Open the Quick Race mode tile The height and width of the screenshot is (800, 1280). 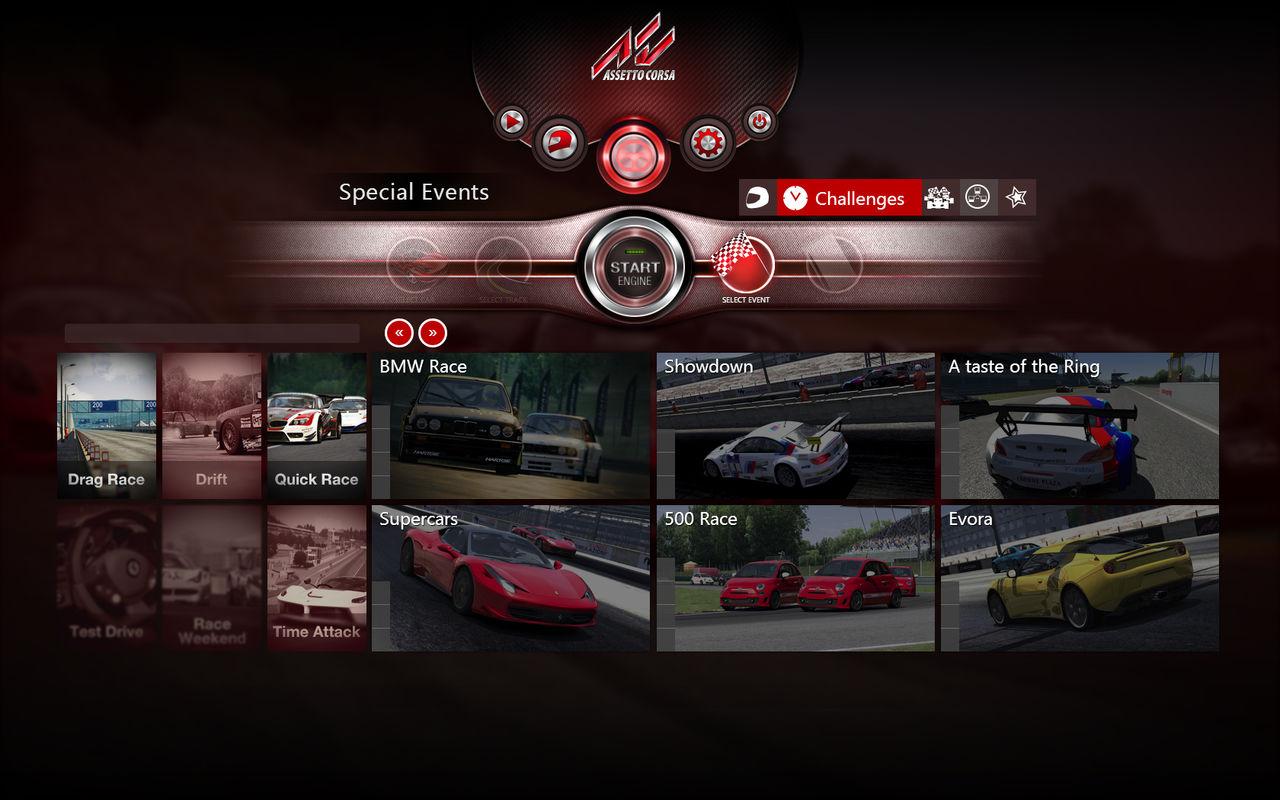pos(316,426)
